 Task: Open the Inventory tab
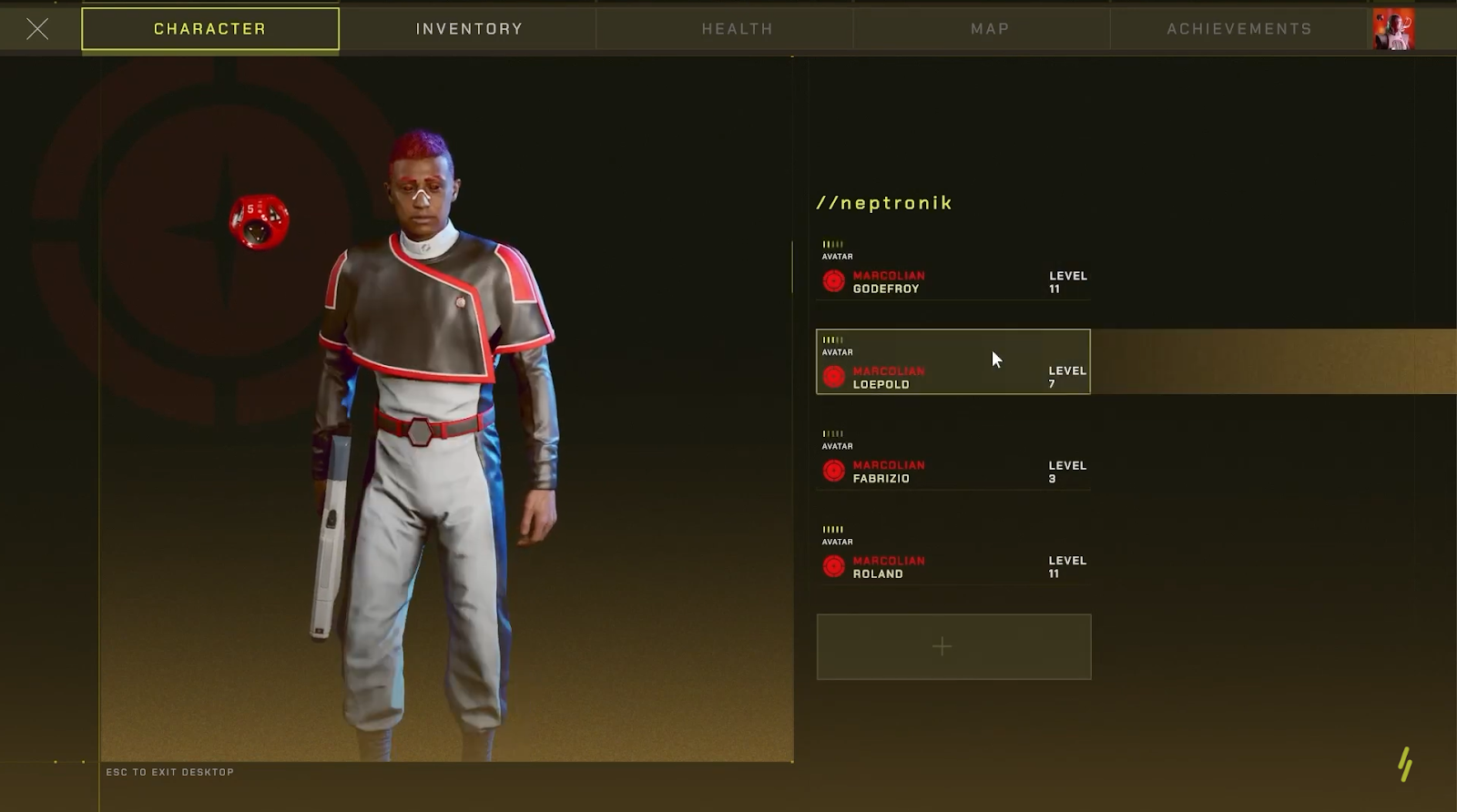(469, 29)
